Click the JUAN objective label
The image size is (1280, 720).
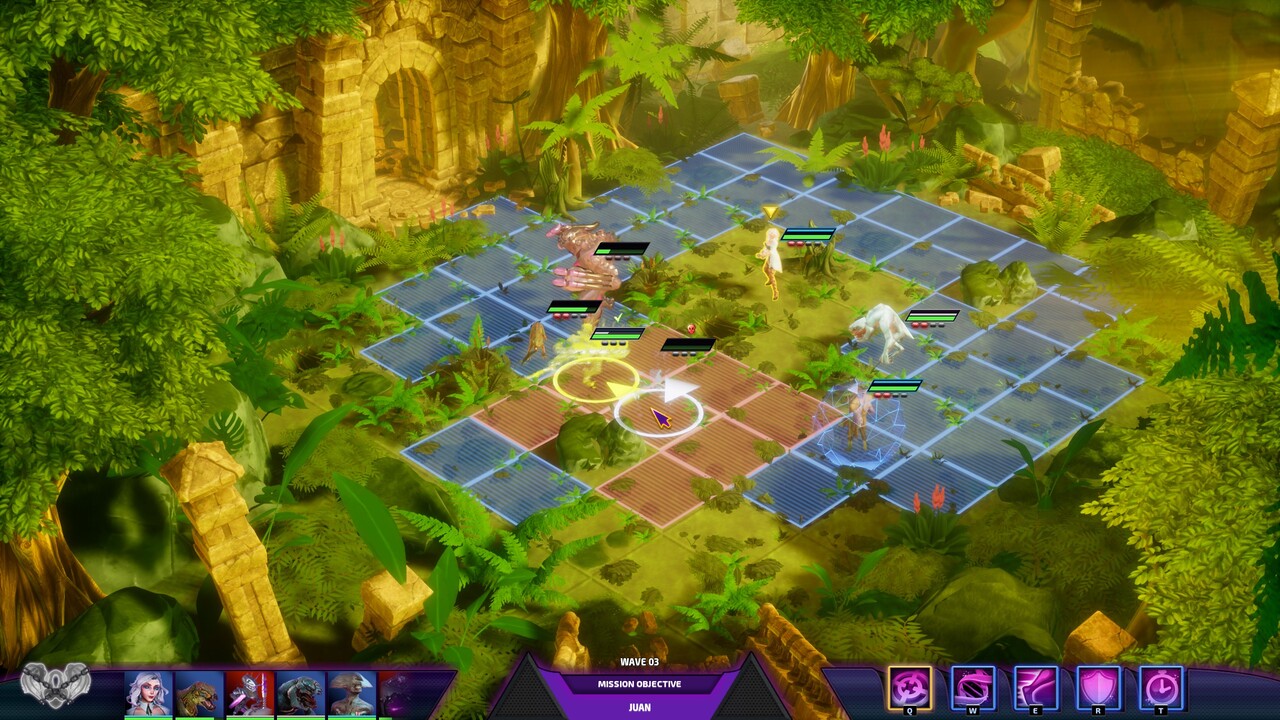click(640, 707)
